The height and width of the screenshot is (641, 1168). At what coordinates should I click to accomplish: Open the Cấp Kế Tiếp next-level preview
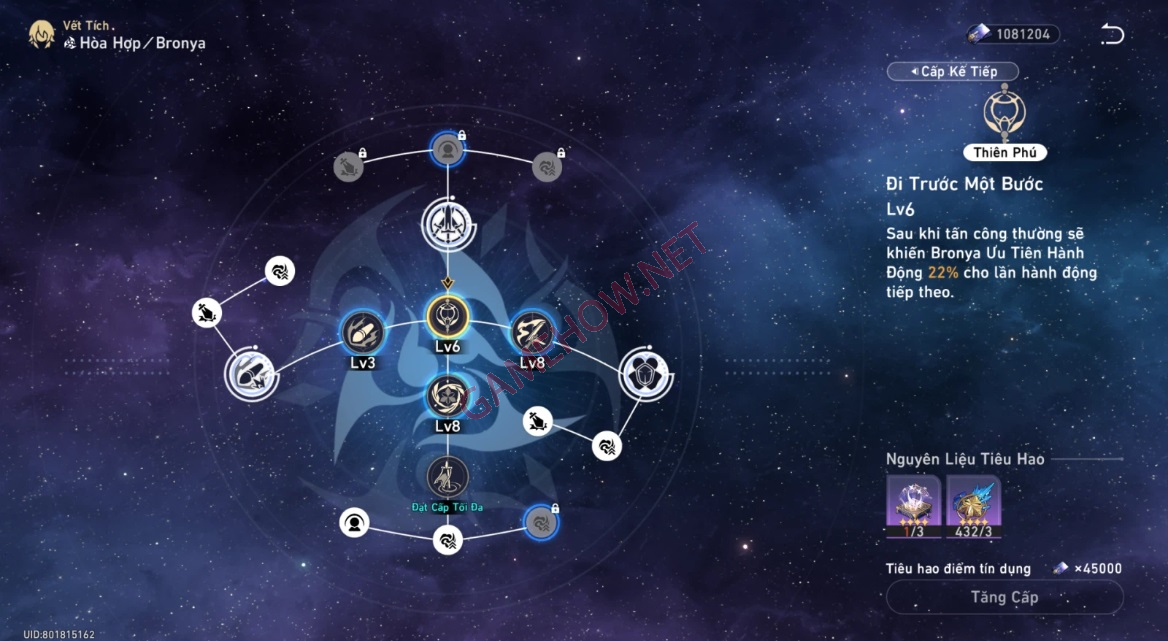pos(952,71)
